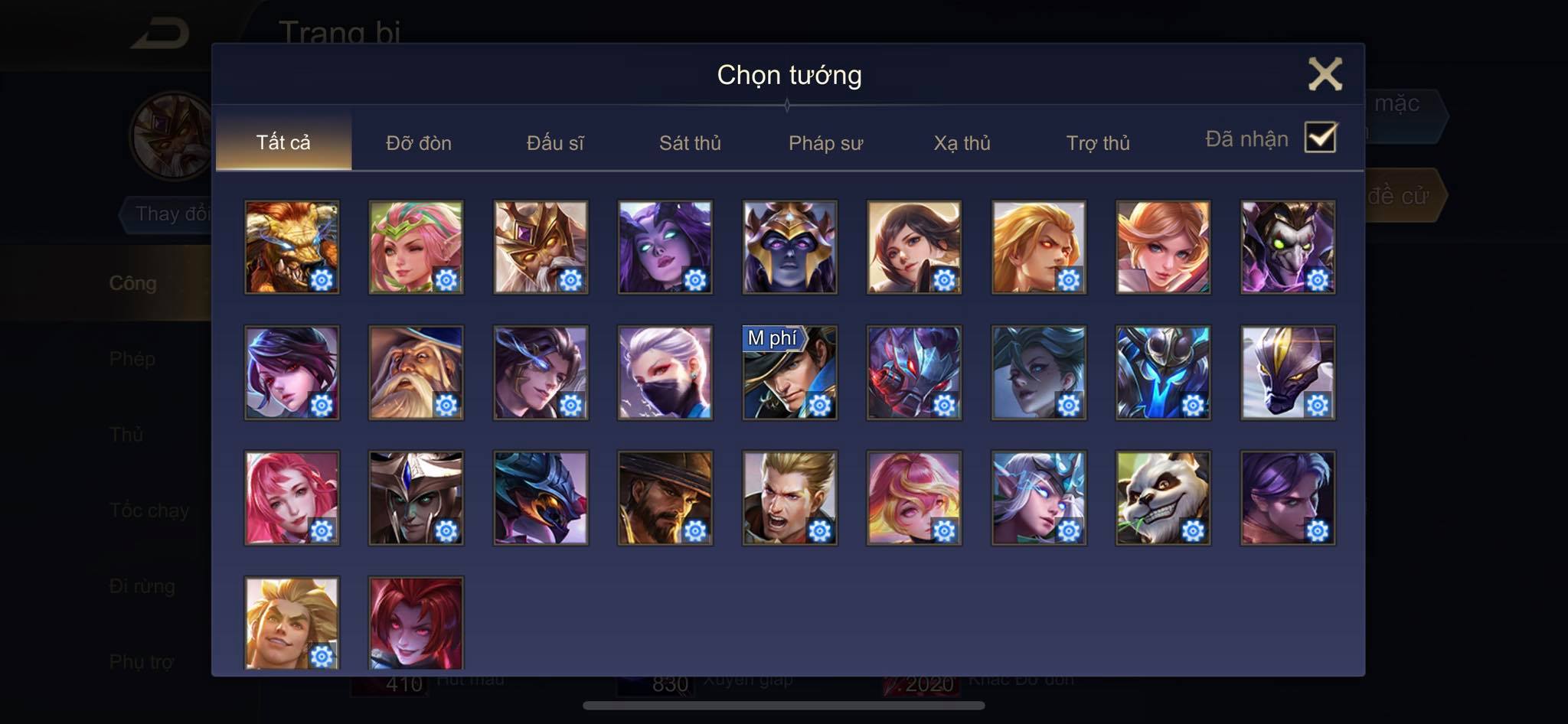Select the green-eyed plague mask hero
The image size is (1568, 724).
[1288, 247]
